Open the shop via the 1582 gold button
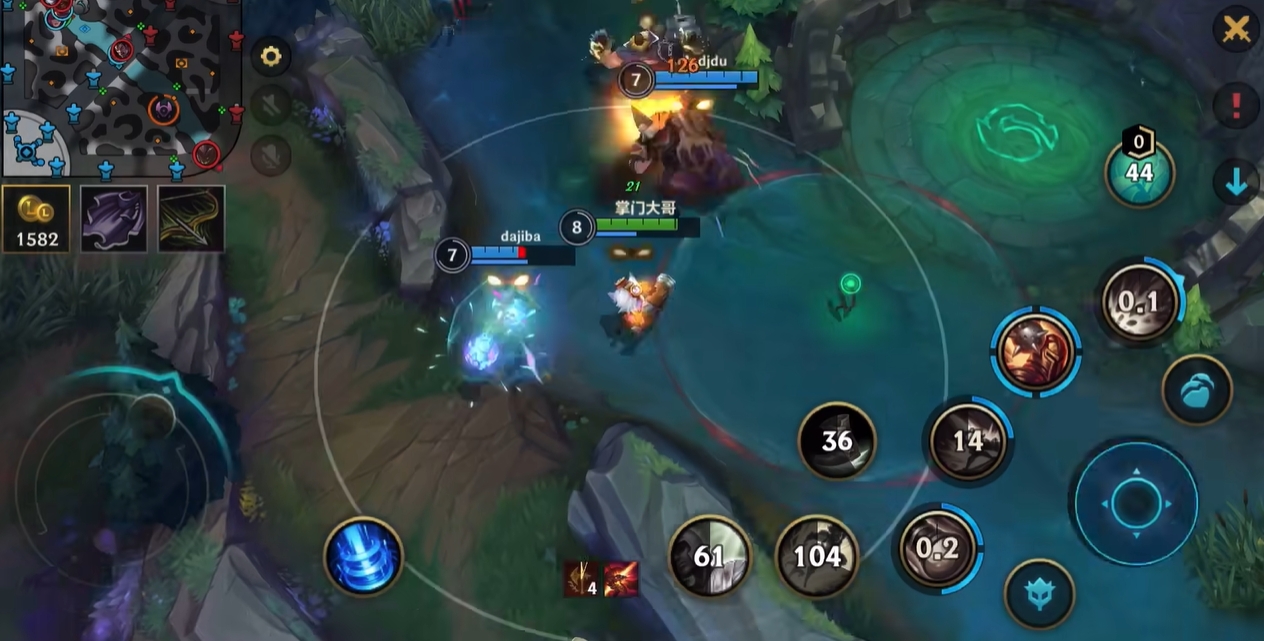 (36, 218)
